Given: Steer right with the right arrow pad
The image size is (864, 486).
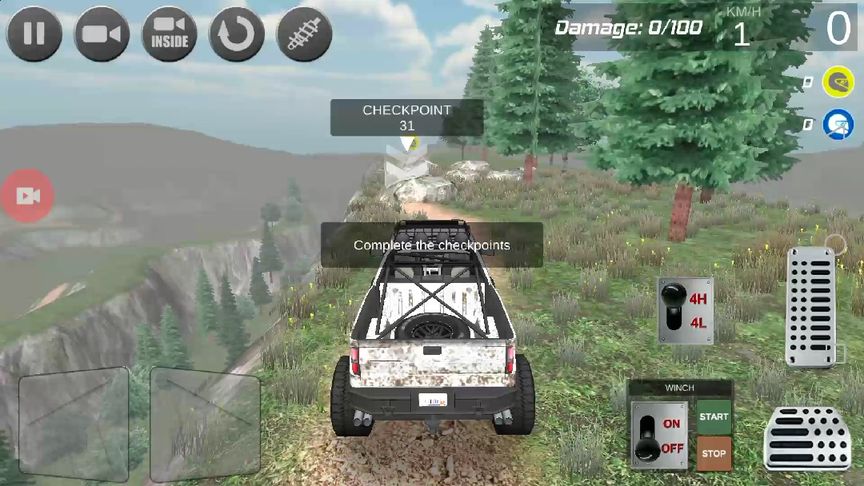Looking at the screenshot, I should coord(204,424).
